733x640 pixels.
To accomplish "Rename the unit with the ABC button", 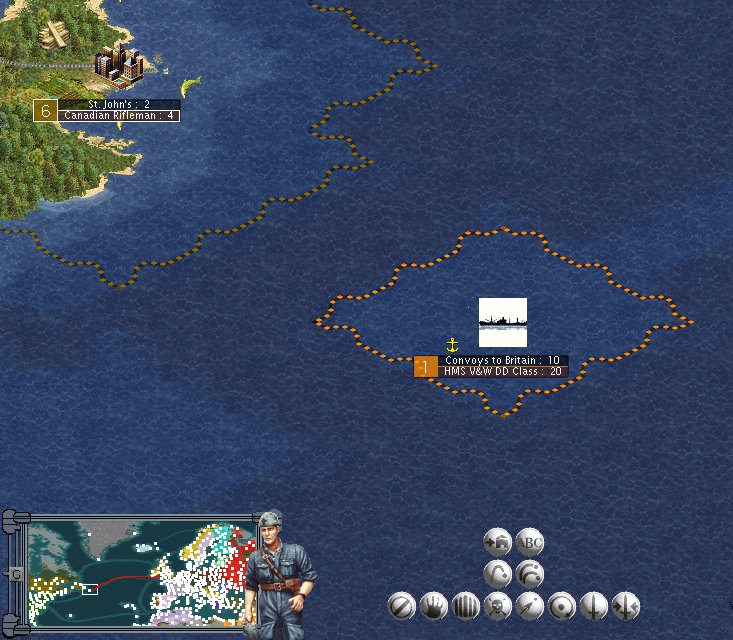I will tap(529, 542).
